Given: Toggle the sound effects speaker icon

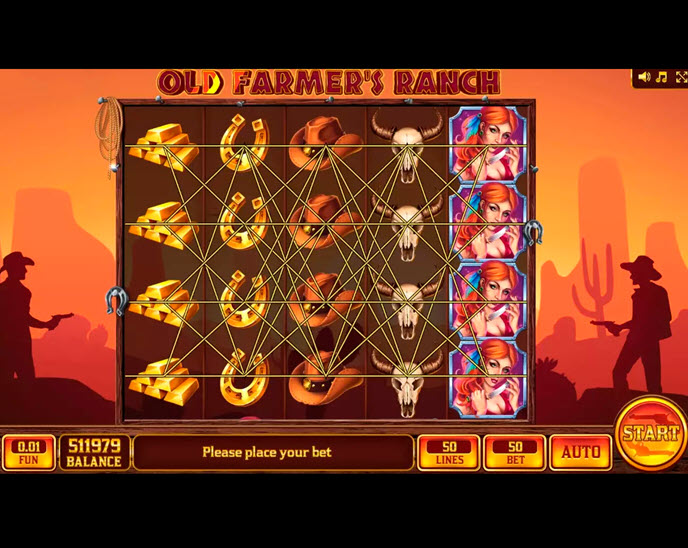Looking at the screenshot, I should pyautogui.click(x=644, y=77).
